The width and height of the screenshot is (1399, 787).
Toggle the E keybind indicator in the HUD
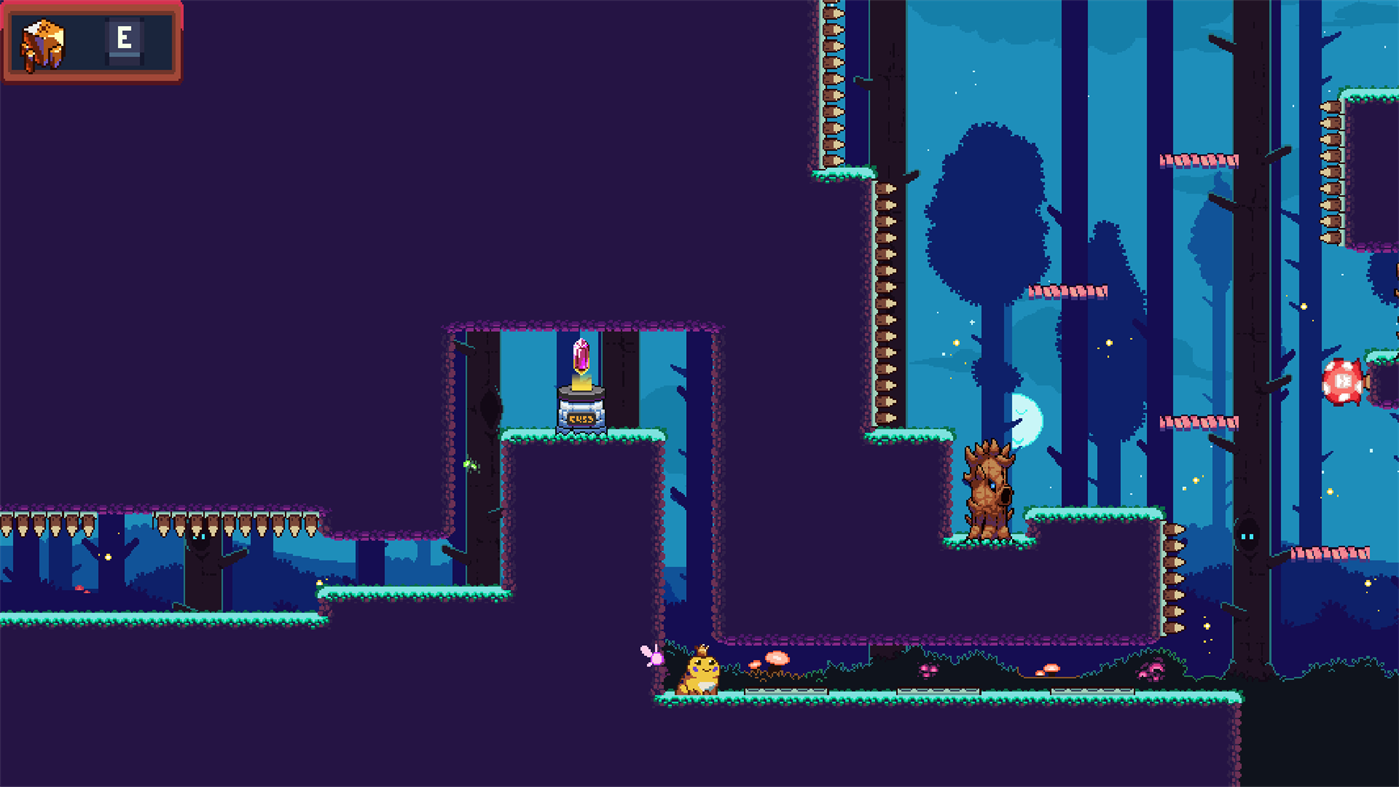point(124,39)
